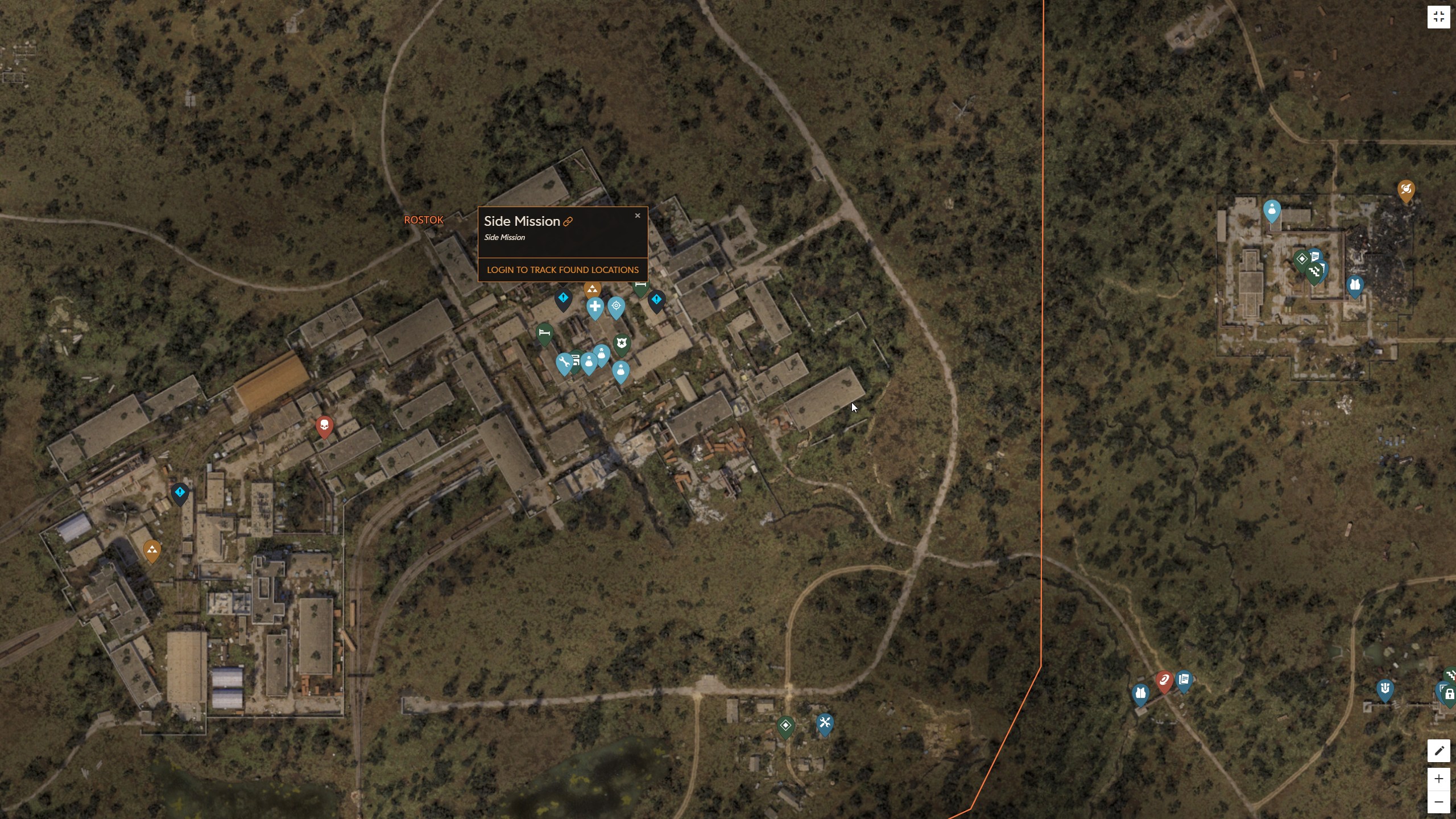
Task: Enter fullscreen using the top-right icon
Action: [1440, 16]
